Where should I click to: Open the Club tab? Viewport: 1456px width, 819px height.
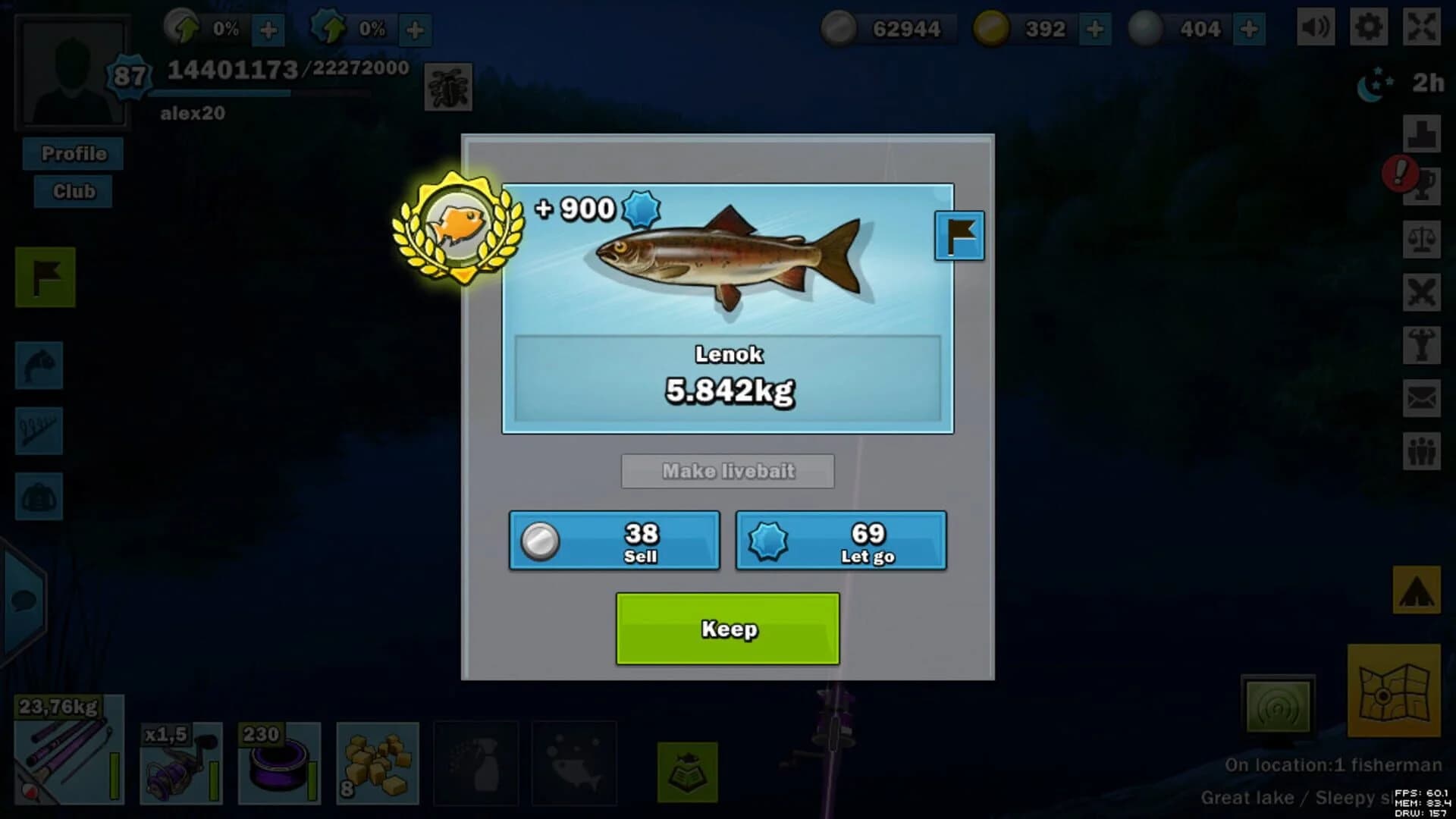[73, 191]
